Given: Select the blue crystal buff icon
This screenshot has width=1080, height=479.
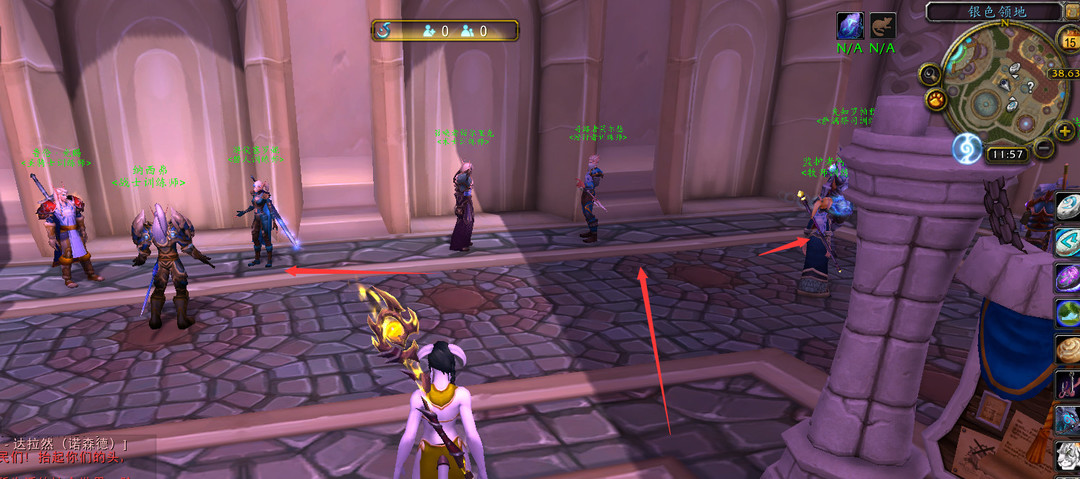Looking at the screenshot, I should tap(850, 27).
